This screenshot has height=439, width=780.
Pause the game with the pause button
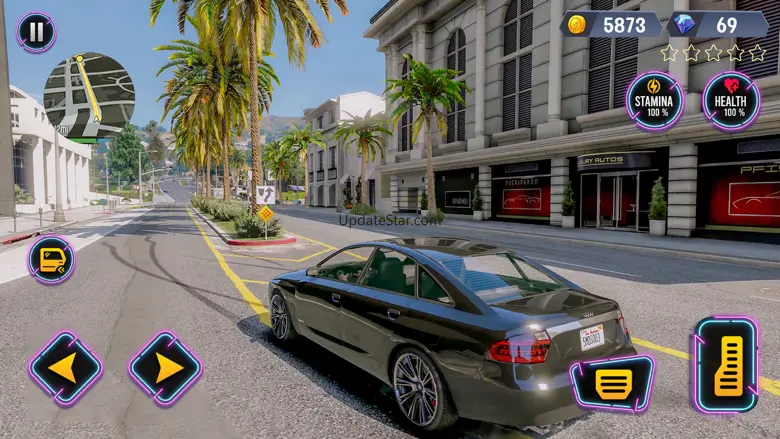click(x=36, y=32)
